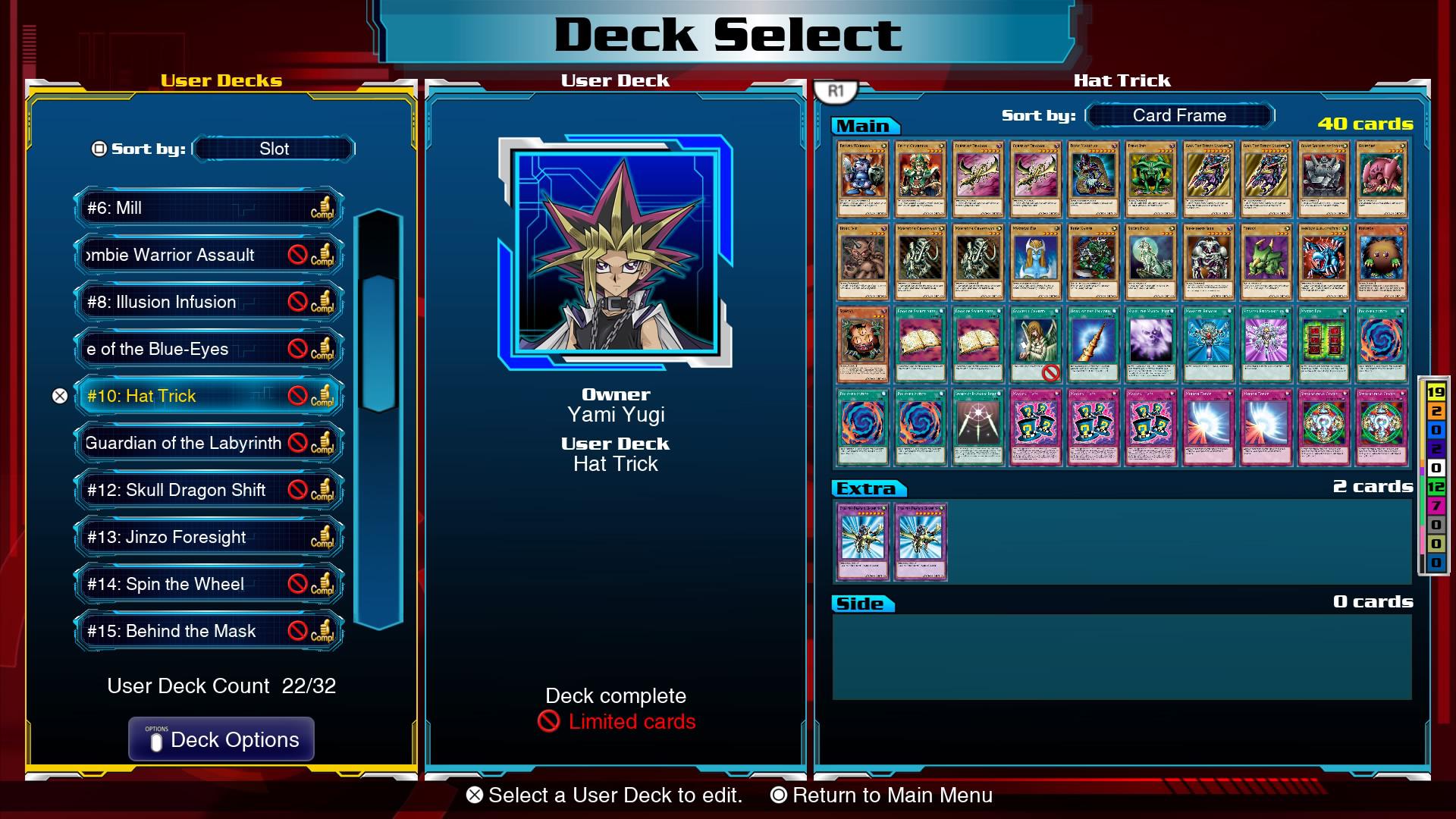Open the Card Frame sort dropdown
Viewport: 1456px width, 819px height.
pos(1178,115)
